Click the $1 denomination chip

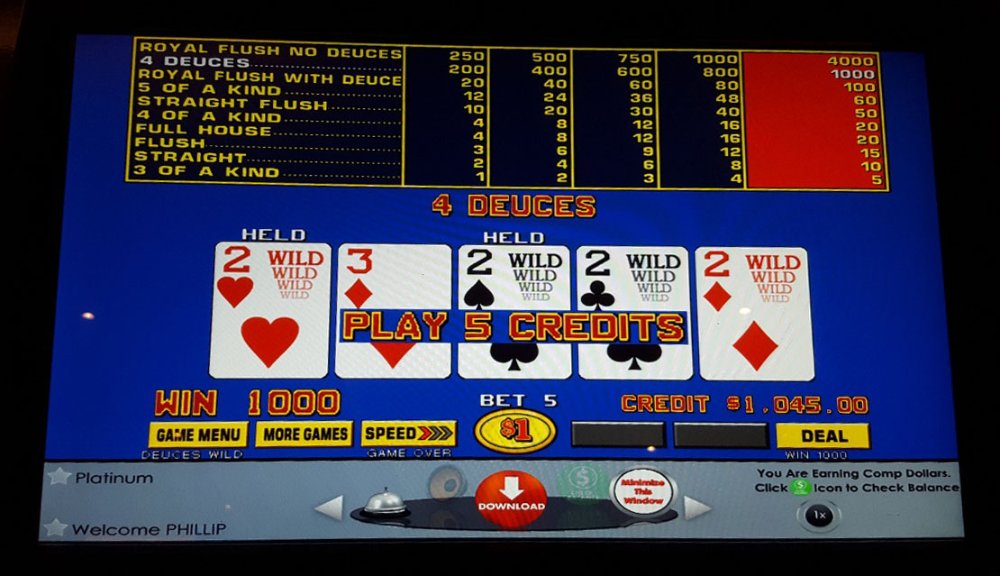515,431
